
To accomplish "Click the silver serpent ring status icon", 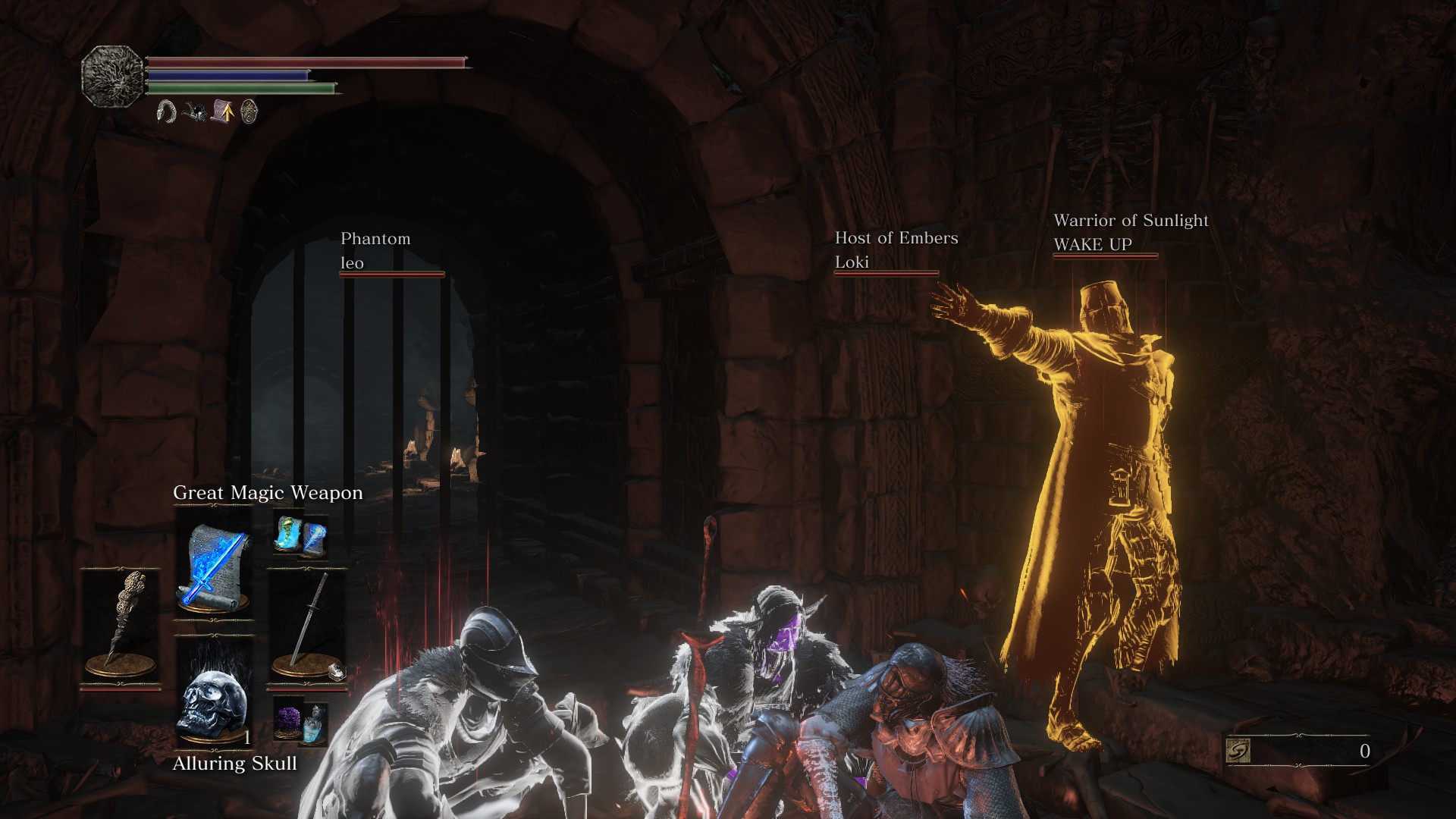I will click(166, 112).
